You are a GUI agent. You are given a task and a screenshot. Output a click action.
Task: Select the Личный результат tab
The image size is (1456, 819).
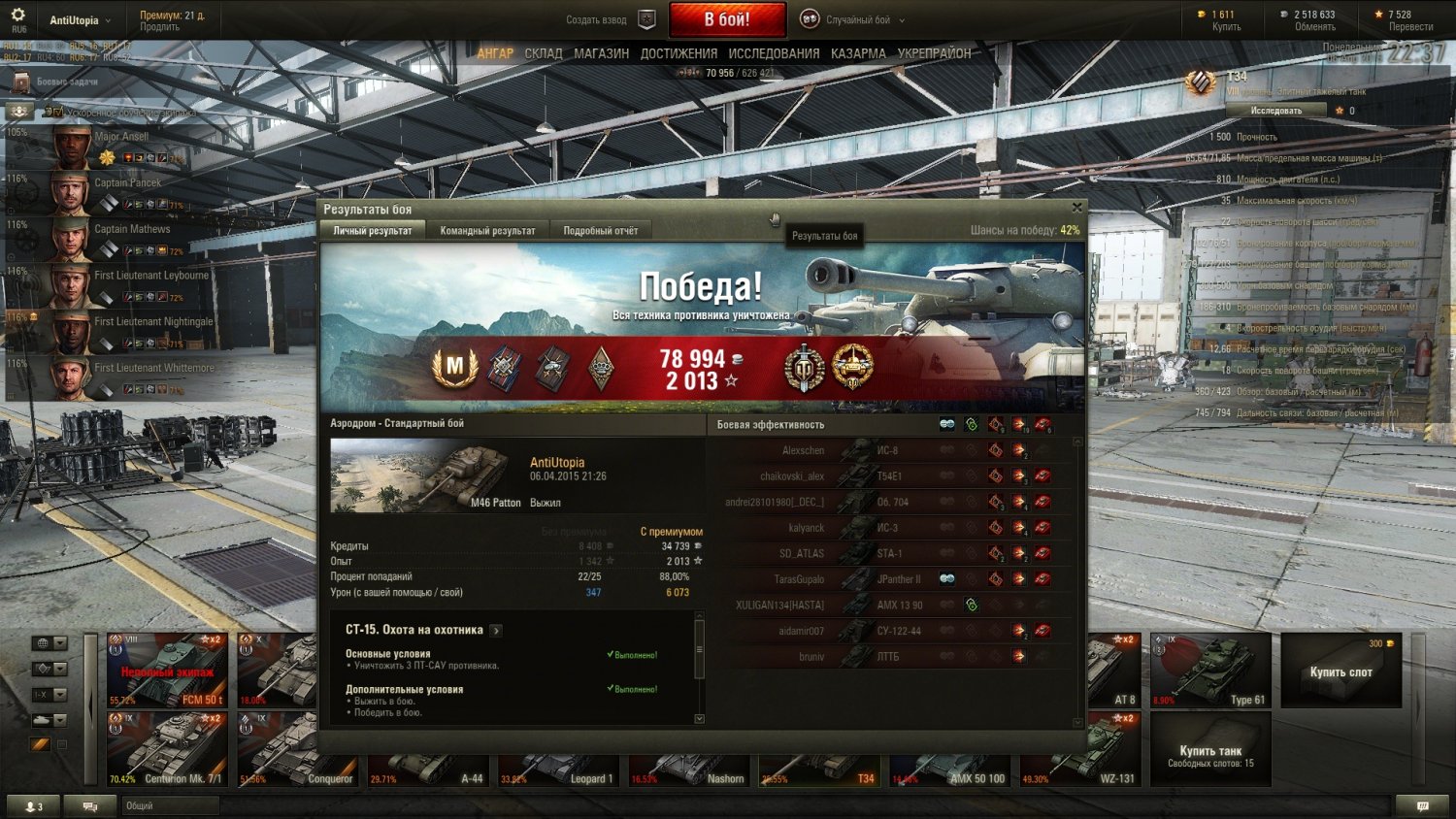(x=373, y=231)
